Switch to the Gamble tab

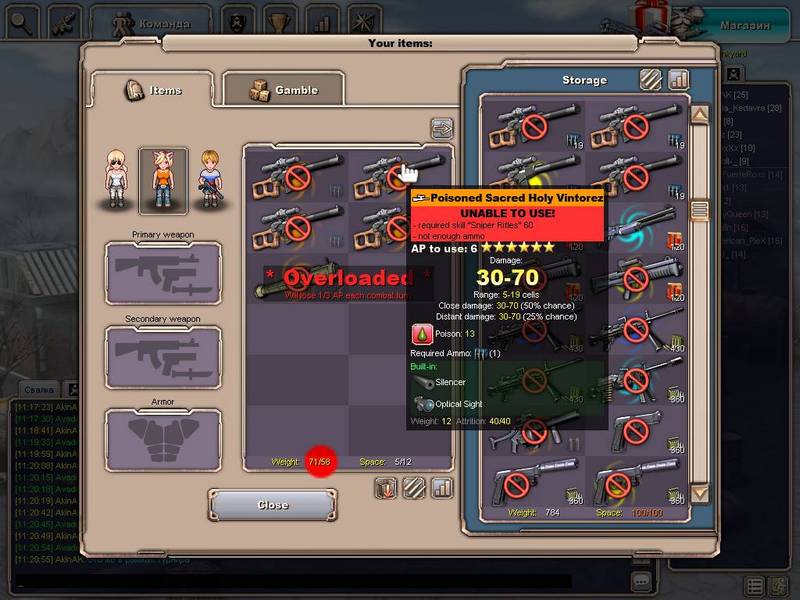tap(283, 90)
